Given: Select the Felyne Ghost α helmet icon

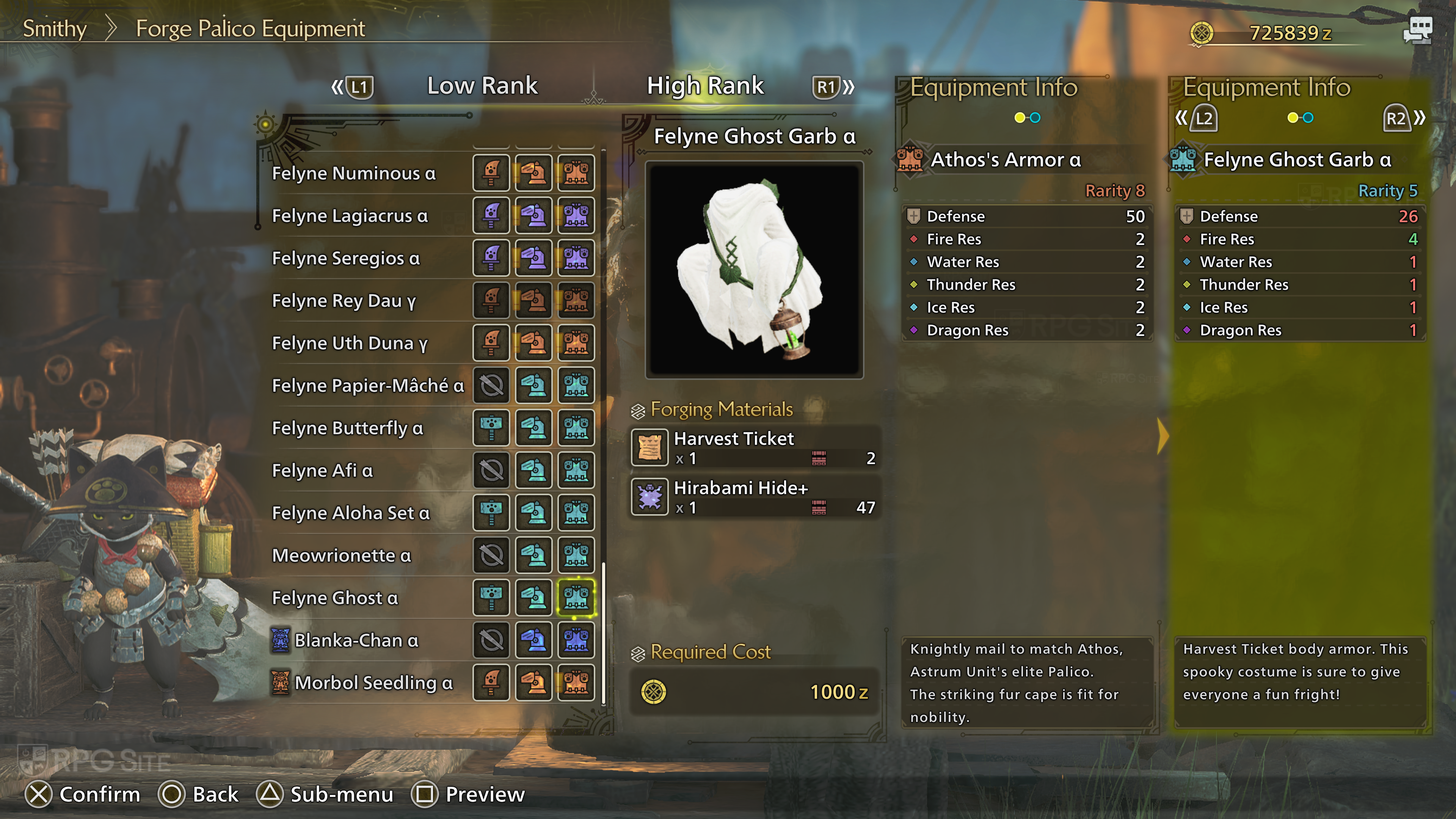Looking at the screenshot, I should point(533,598).
